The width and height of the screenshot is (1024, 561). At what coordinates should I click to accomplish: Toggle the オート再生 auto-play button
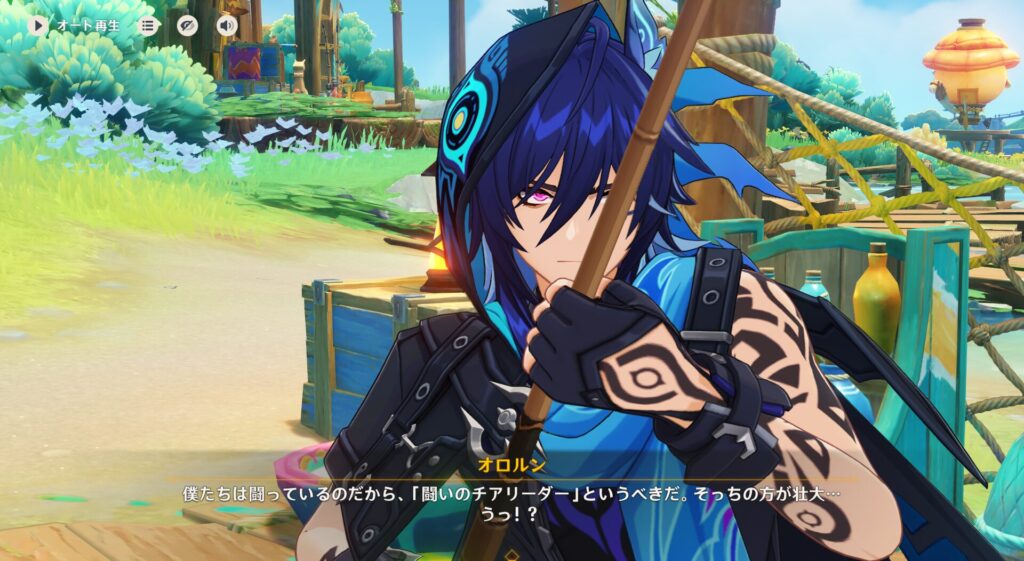tap(39, 25)
